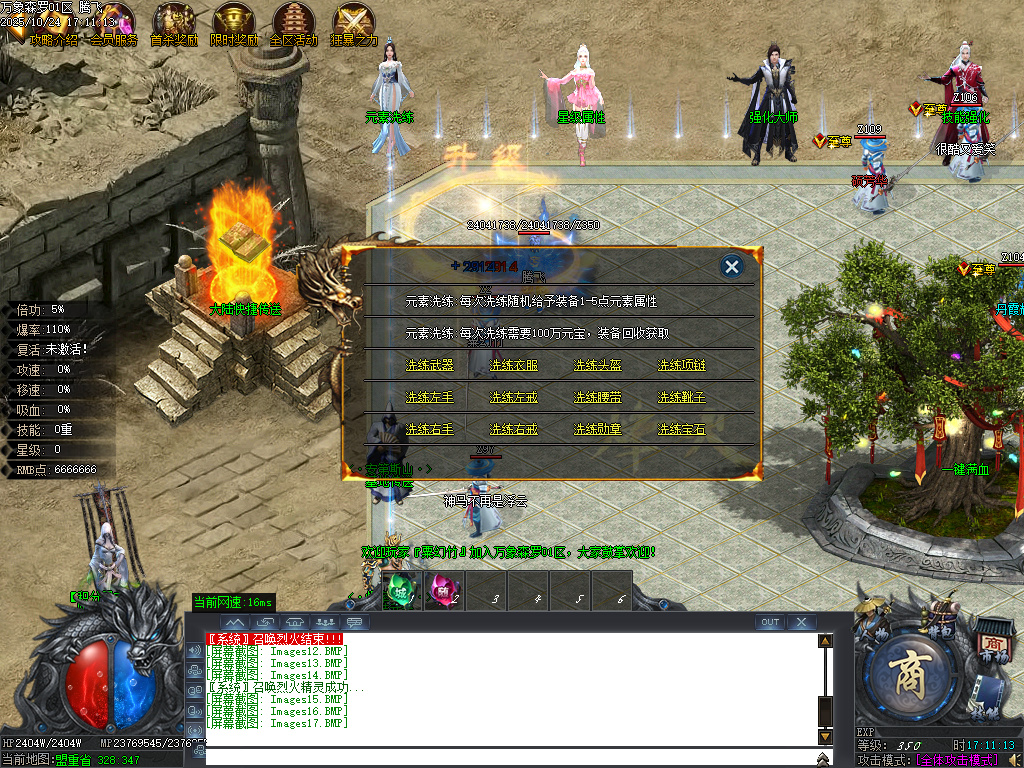The height and width of the screenshot is (768, 1024).
Task: Choose the 洗练勋章 option
Action: pyautogui.click(x=597, y=429)
